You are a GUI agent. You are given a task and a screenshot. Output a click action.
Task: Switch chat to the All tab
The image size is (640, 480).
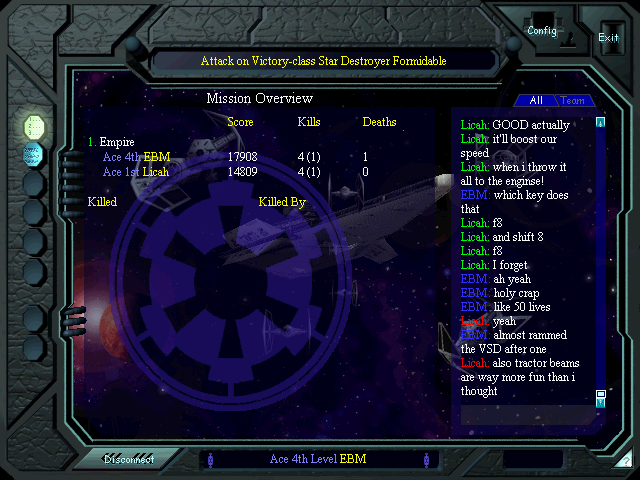pyautogui.click(x=536, y=100)
